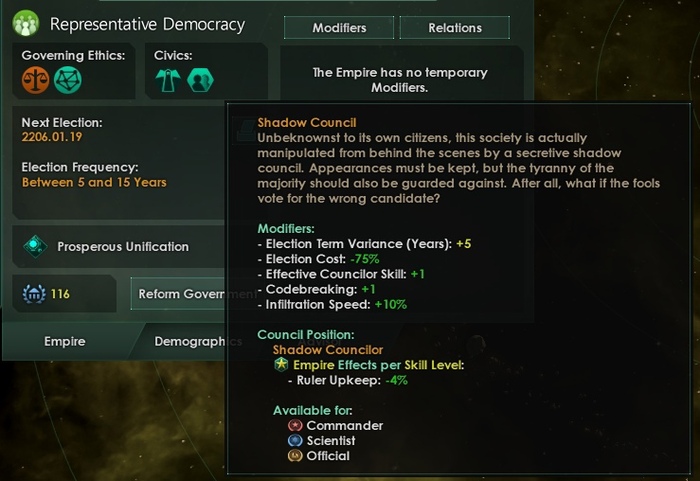Viewport: 700px width, 481px height.
Task: Select the teal pentagon ethic icon
Action: [x=67, y=79]
